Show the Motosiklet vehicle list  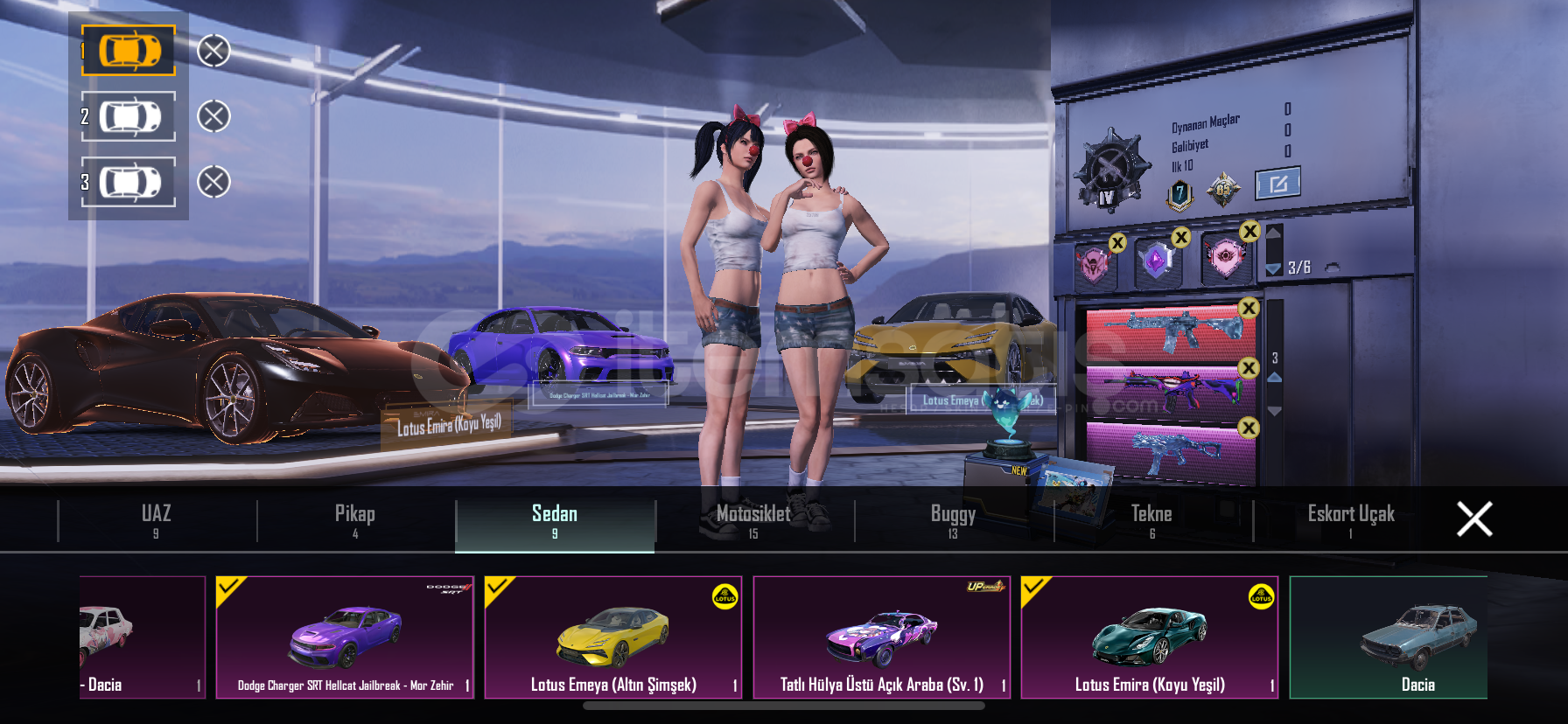click(753, 520)
